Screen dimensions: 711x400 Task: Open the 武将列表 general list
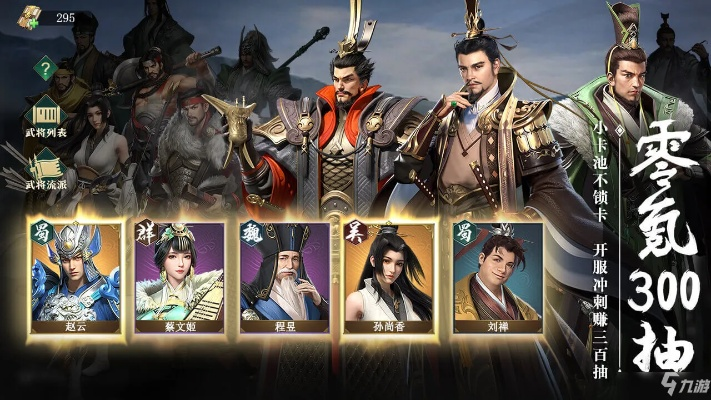pos(44,113)
